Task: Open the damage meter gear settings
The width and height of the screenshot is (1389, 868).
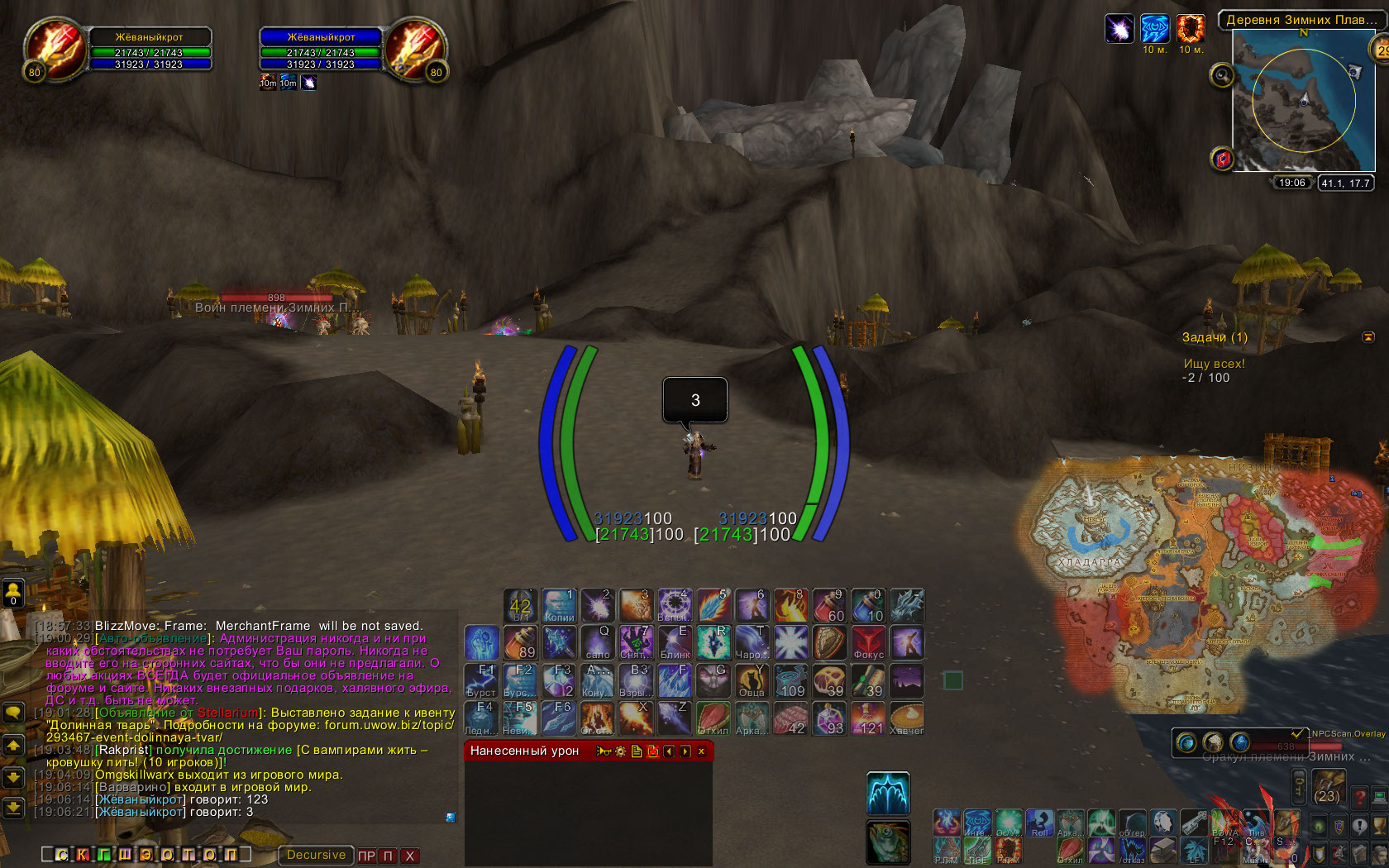Action: pos(620,751)
